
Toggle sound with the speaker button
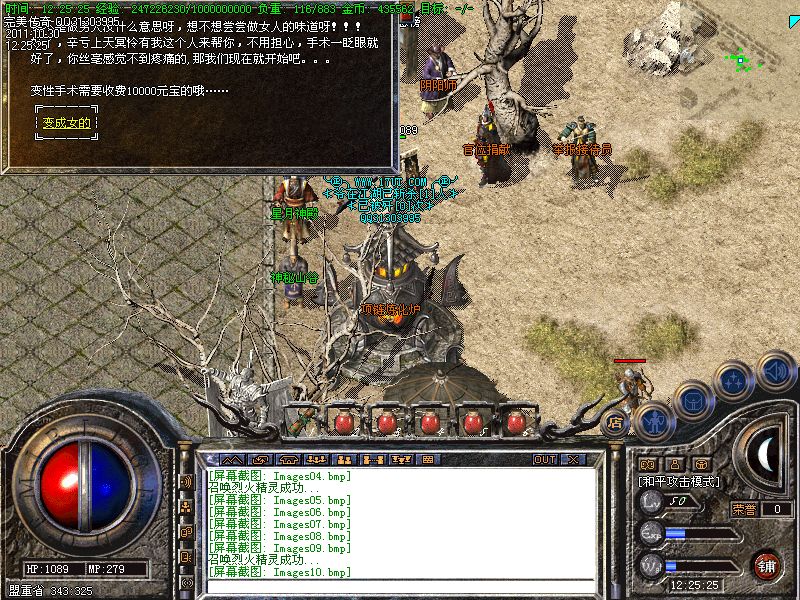click(x=775, y=369)
